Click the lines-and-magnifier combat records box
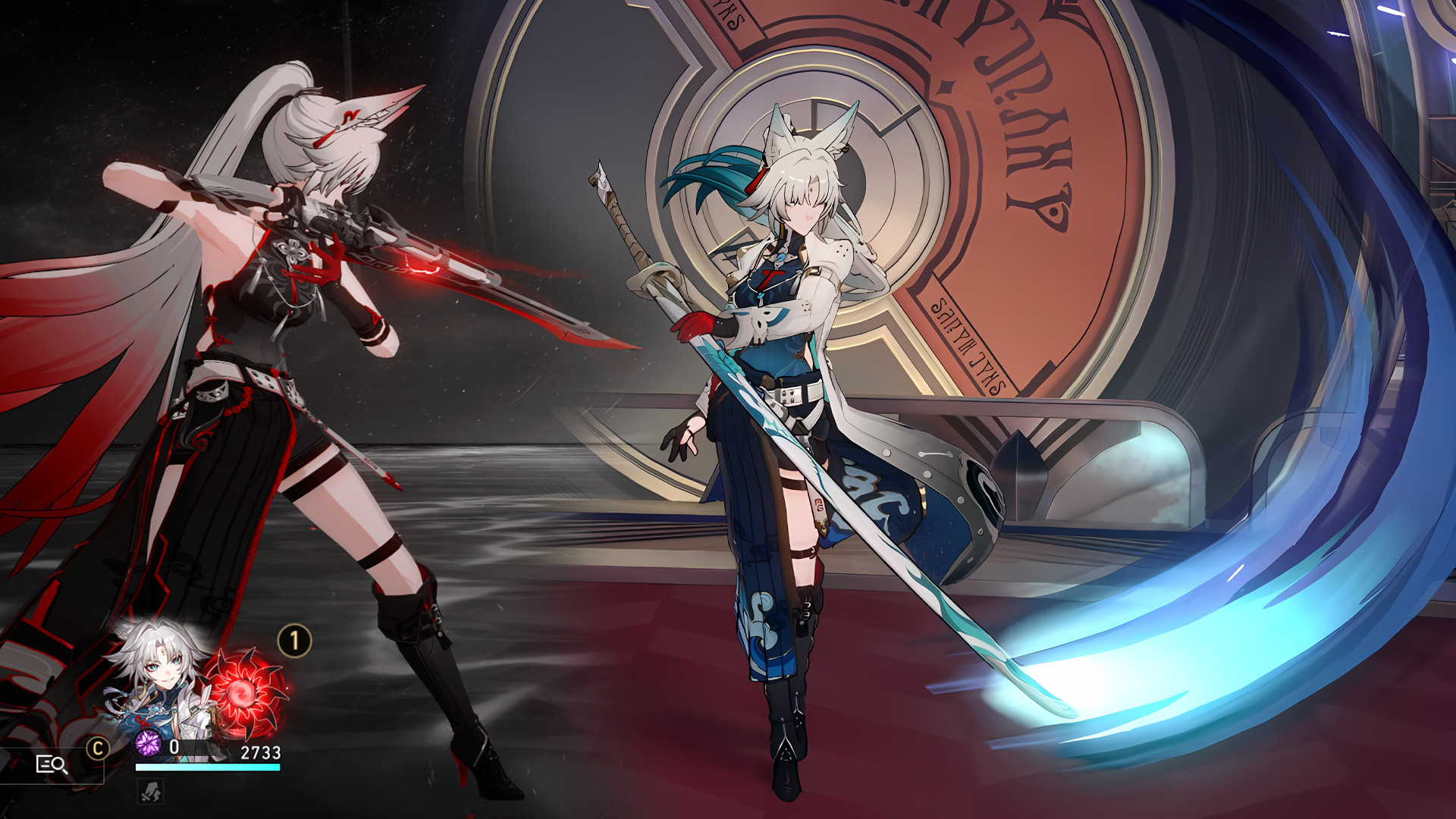The image size is (1456, 819). click(53, 767)
